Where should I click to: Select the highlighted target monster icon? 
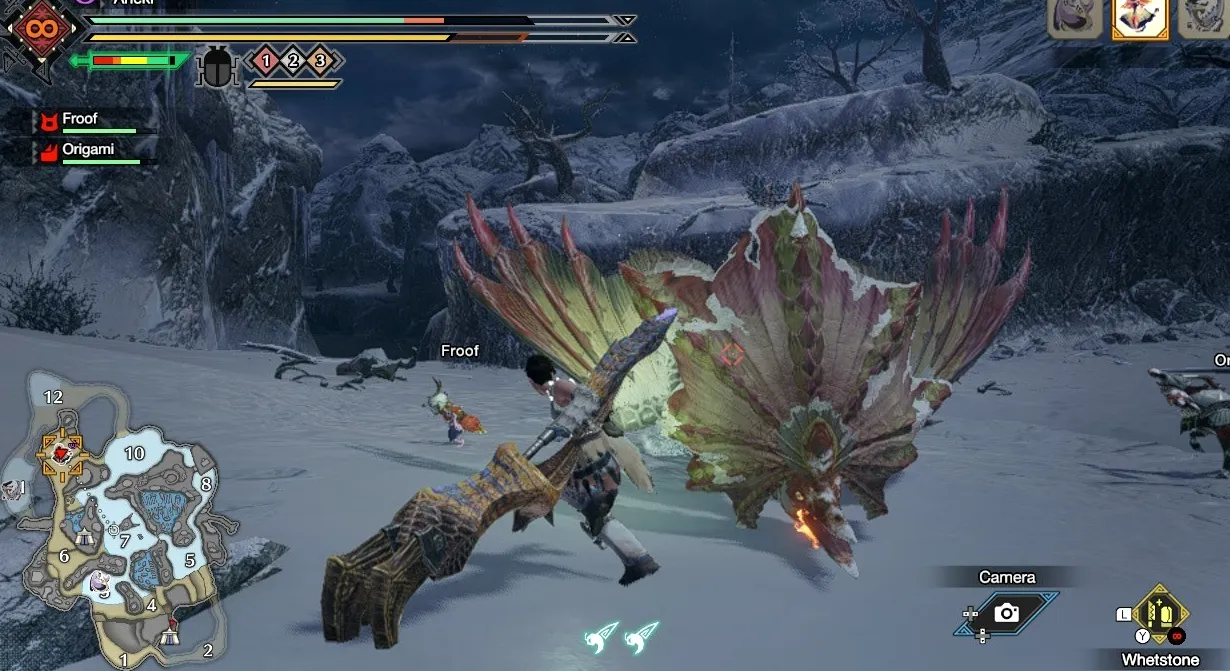click(1140, 18)
